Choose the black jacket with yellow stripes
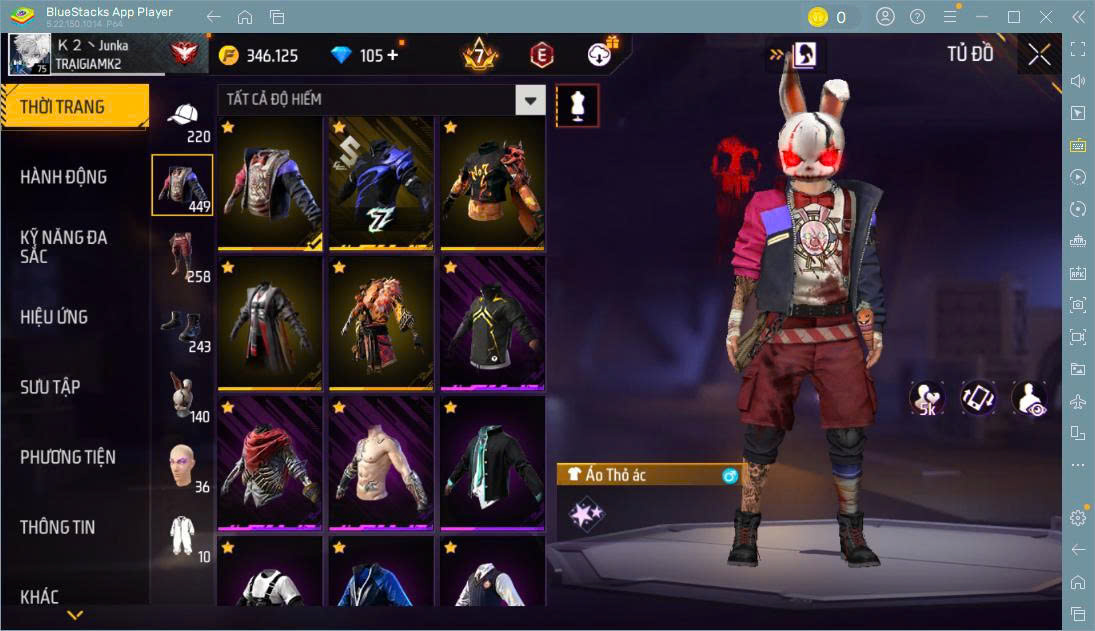The image size is (1095, 631). click(492, 325)
